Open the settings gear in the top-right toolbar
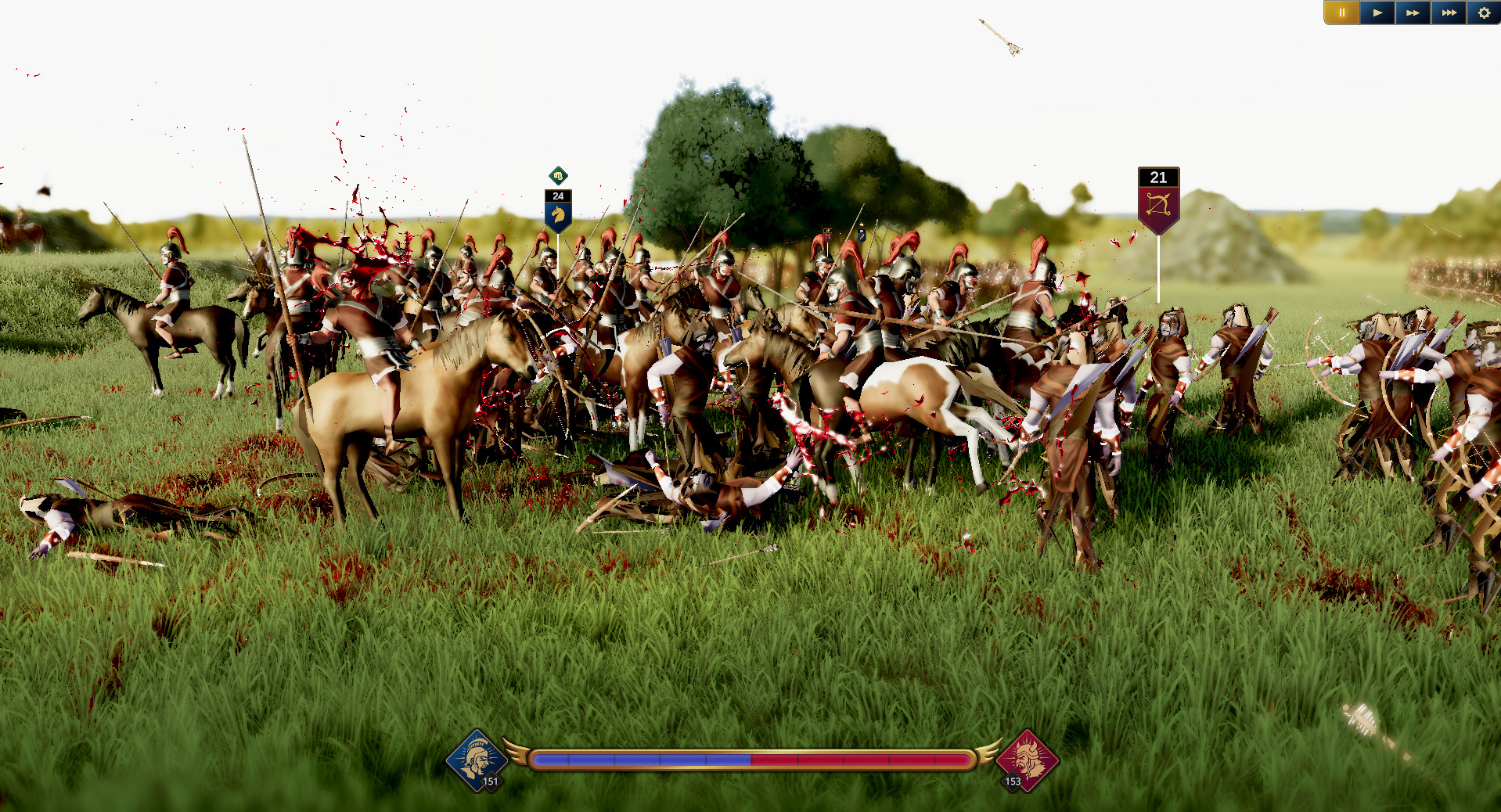Image resolution: width=1501 pixels, height=812 pixels. click(1483, 13)
